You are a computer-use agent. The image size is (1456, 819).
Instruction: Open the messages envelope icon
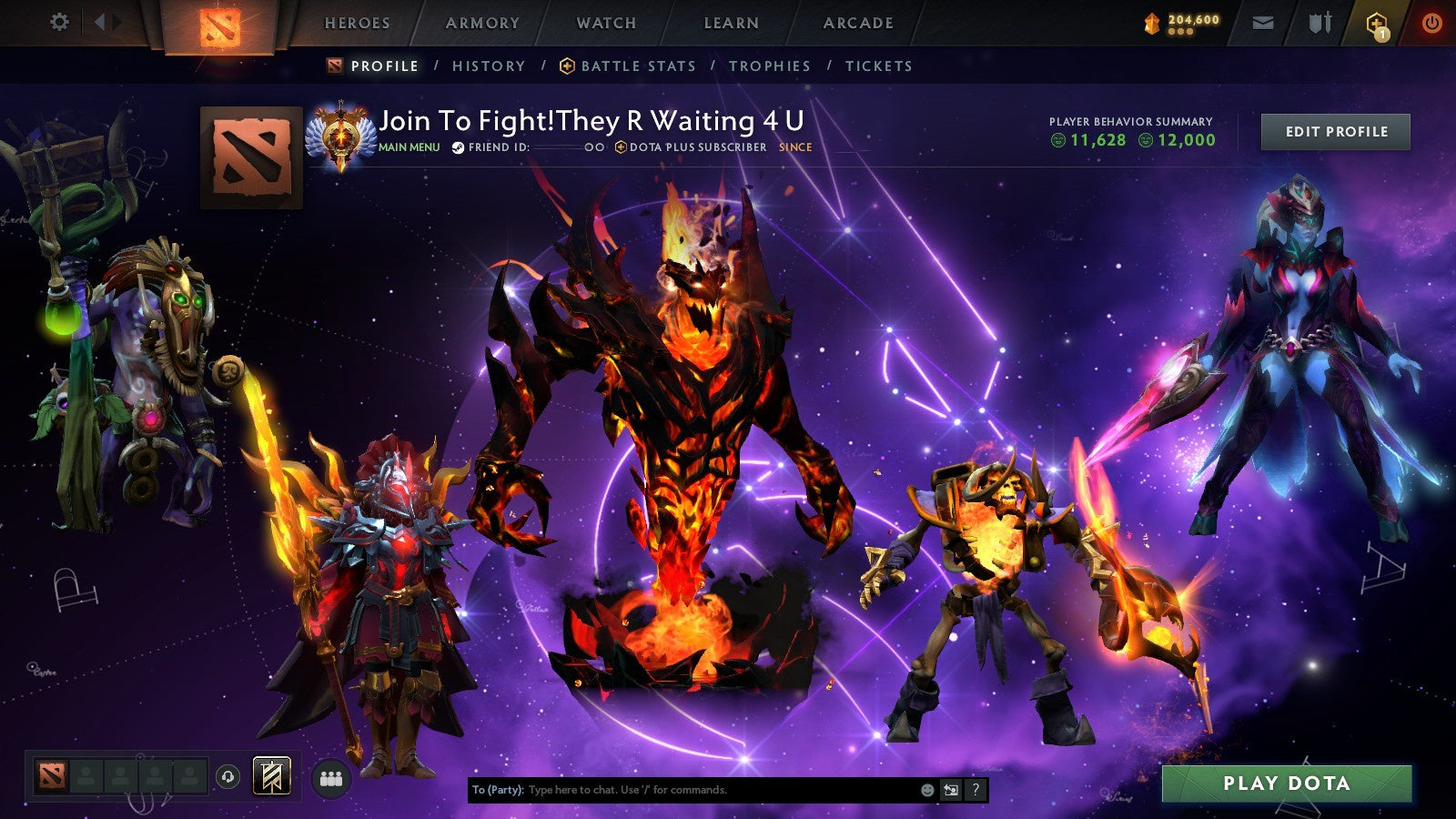[x=1262, y=24]
